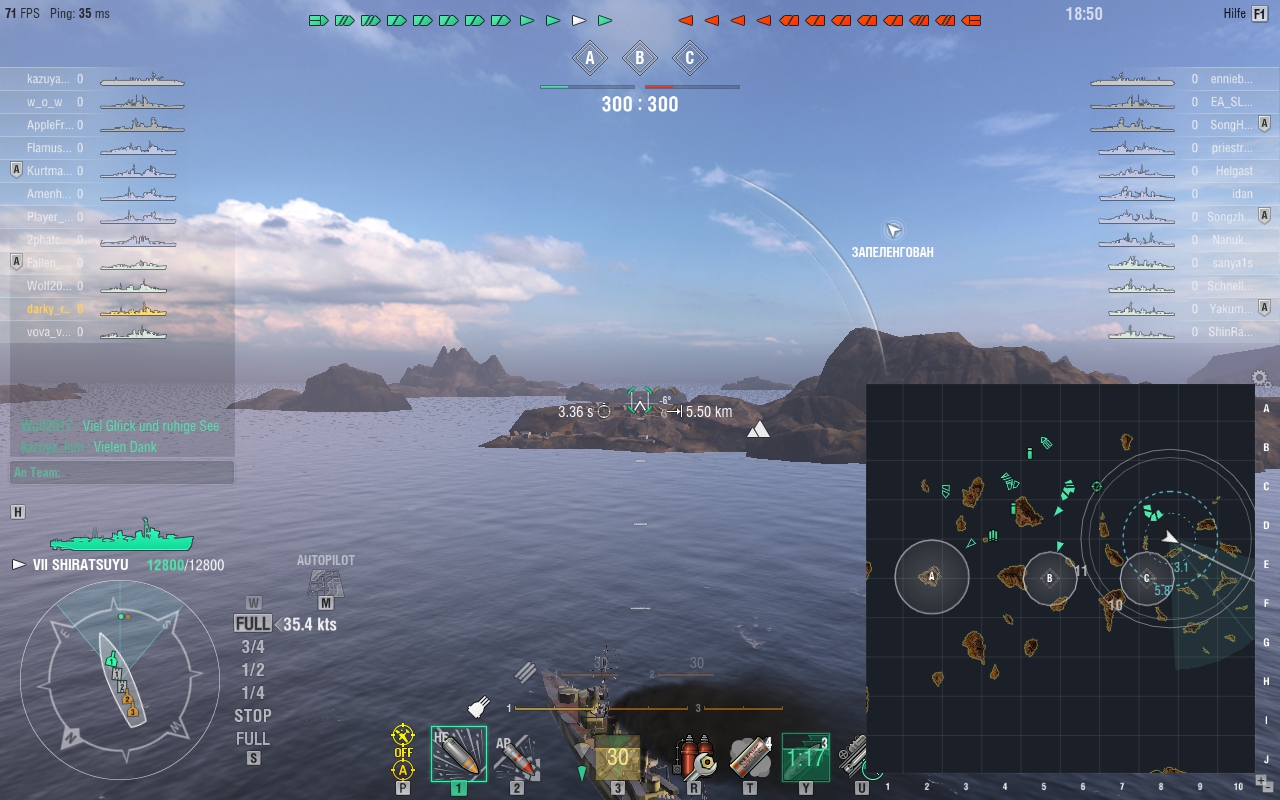The width and height of the screenshot is (1280, 800).
Task: Select the HE shell ammunition
Action: (x=459, y=753)
